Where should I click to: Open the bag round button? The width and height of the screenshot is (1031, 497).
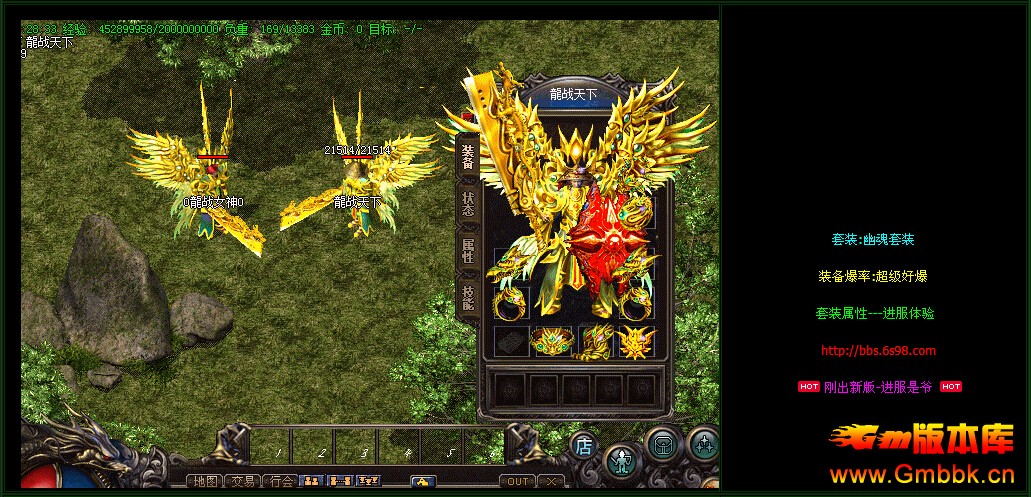[661, 444]
